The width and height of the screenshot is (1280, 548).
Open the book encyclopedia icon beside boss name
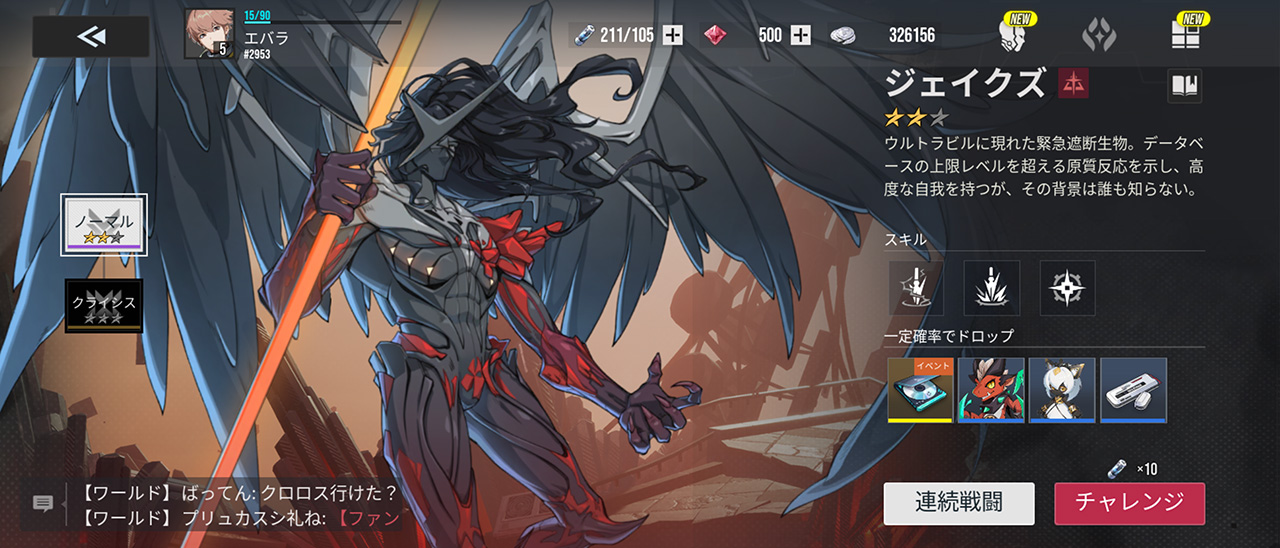[x=1185, y=87]
